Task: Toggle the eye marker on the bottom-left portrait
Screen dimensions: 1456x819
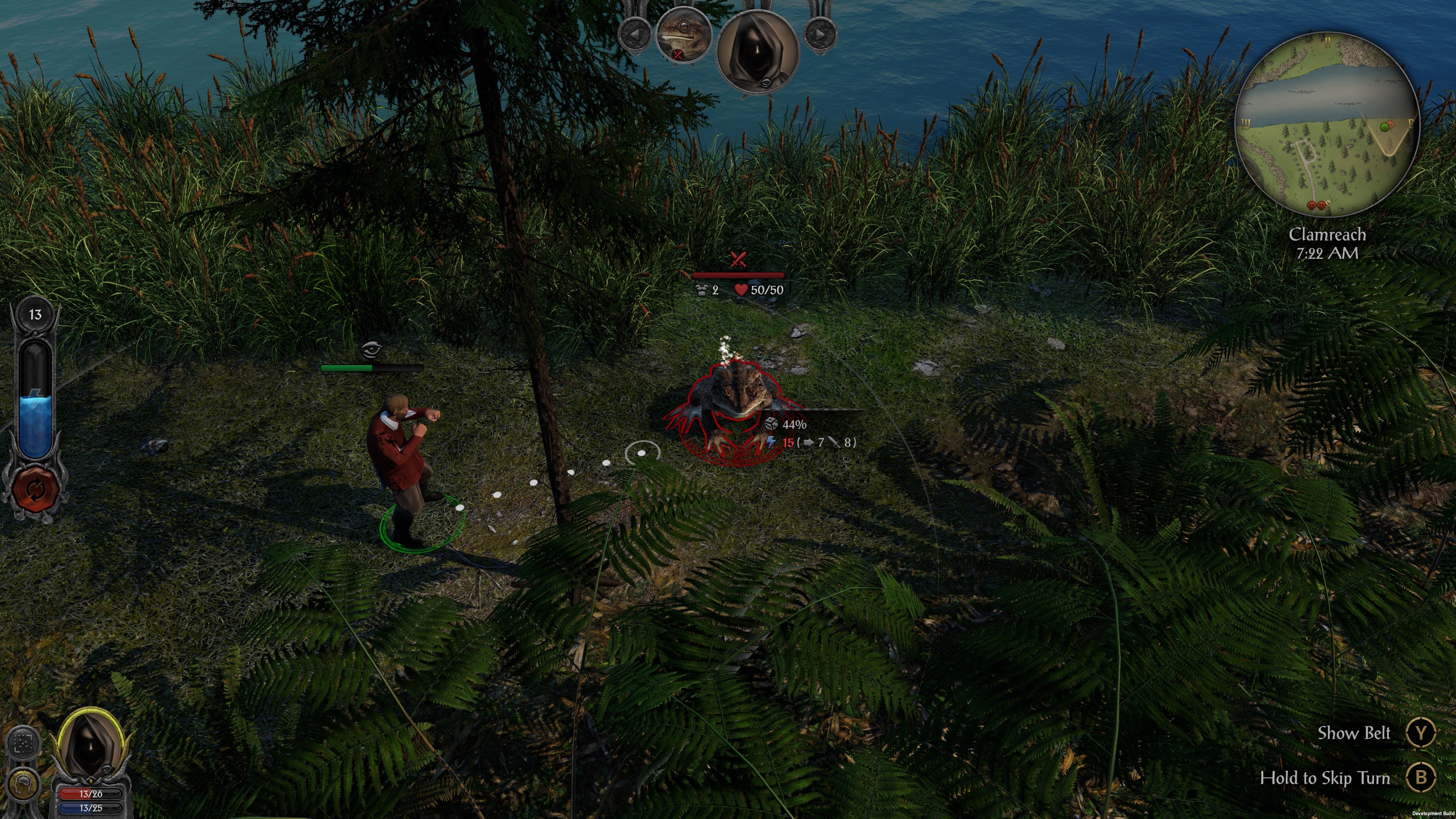Action: (108, 769)
